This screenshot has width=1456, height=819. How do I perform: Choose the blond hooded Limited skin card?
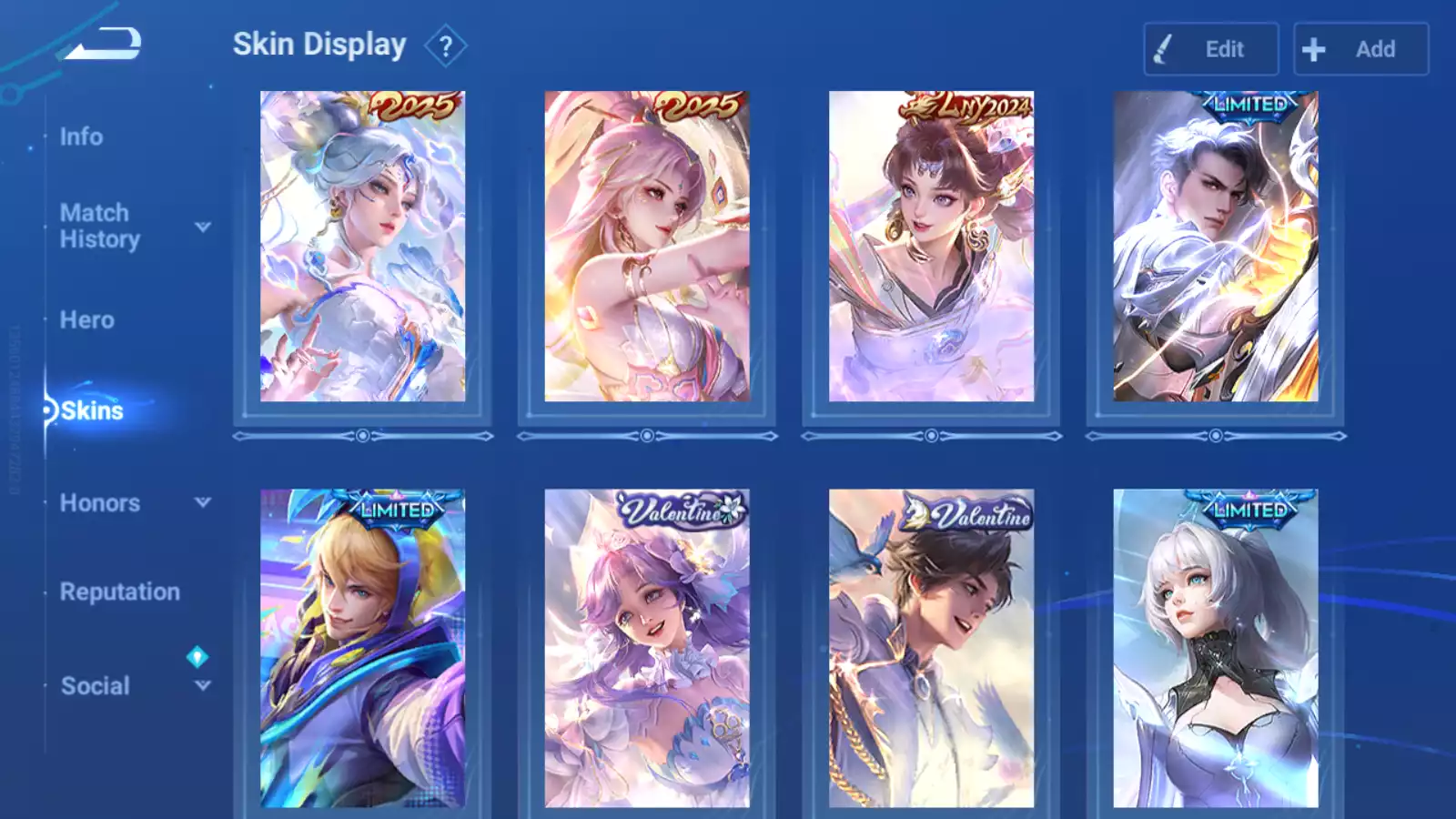click(362, 648)
